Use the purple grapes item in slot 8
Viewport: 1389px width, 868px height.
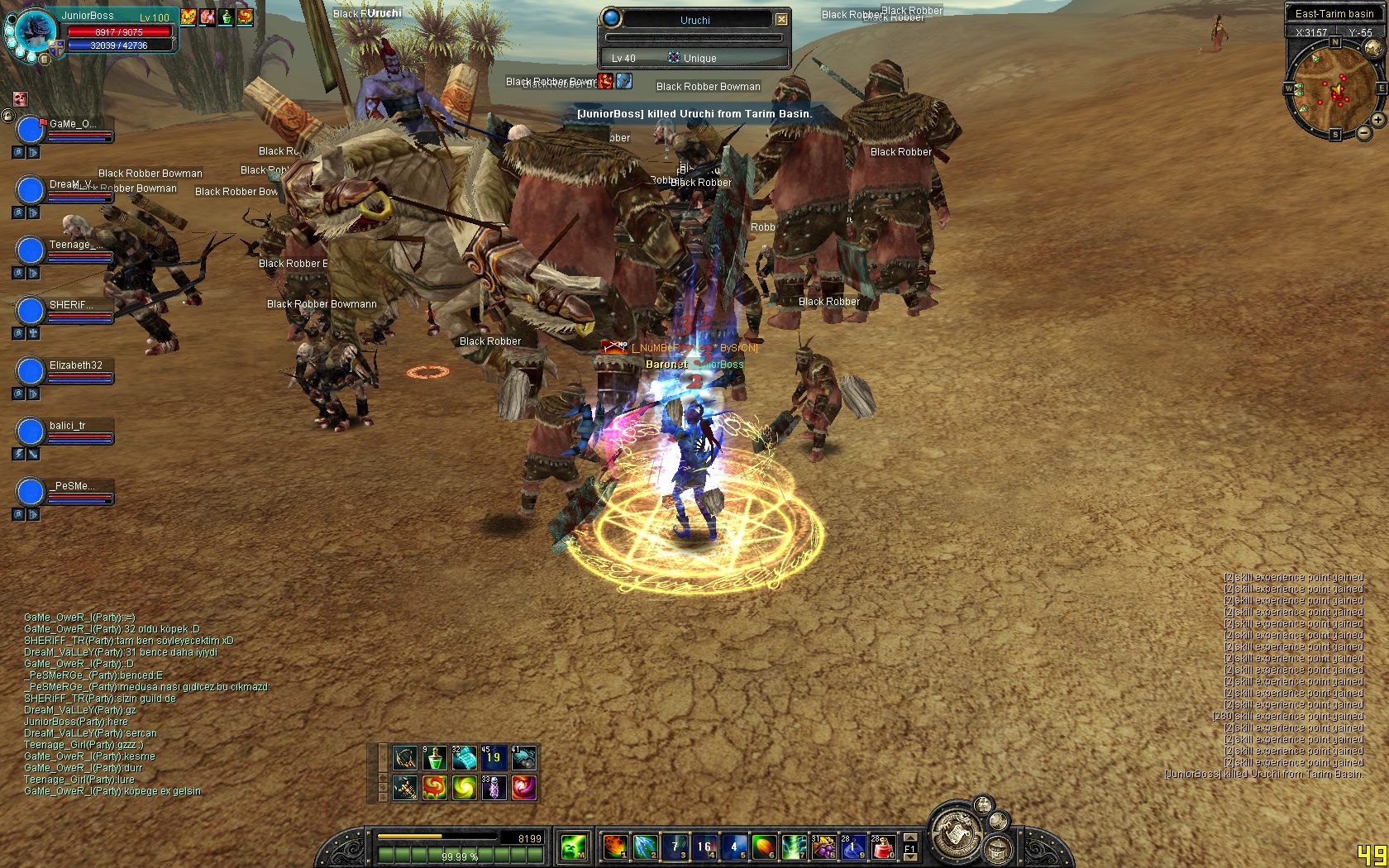[x=823, y=847]
